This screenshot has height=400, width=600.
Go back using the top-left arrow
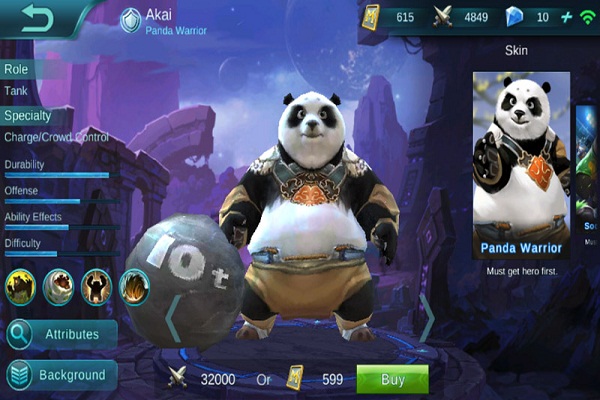click(37, 19)
